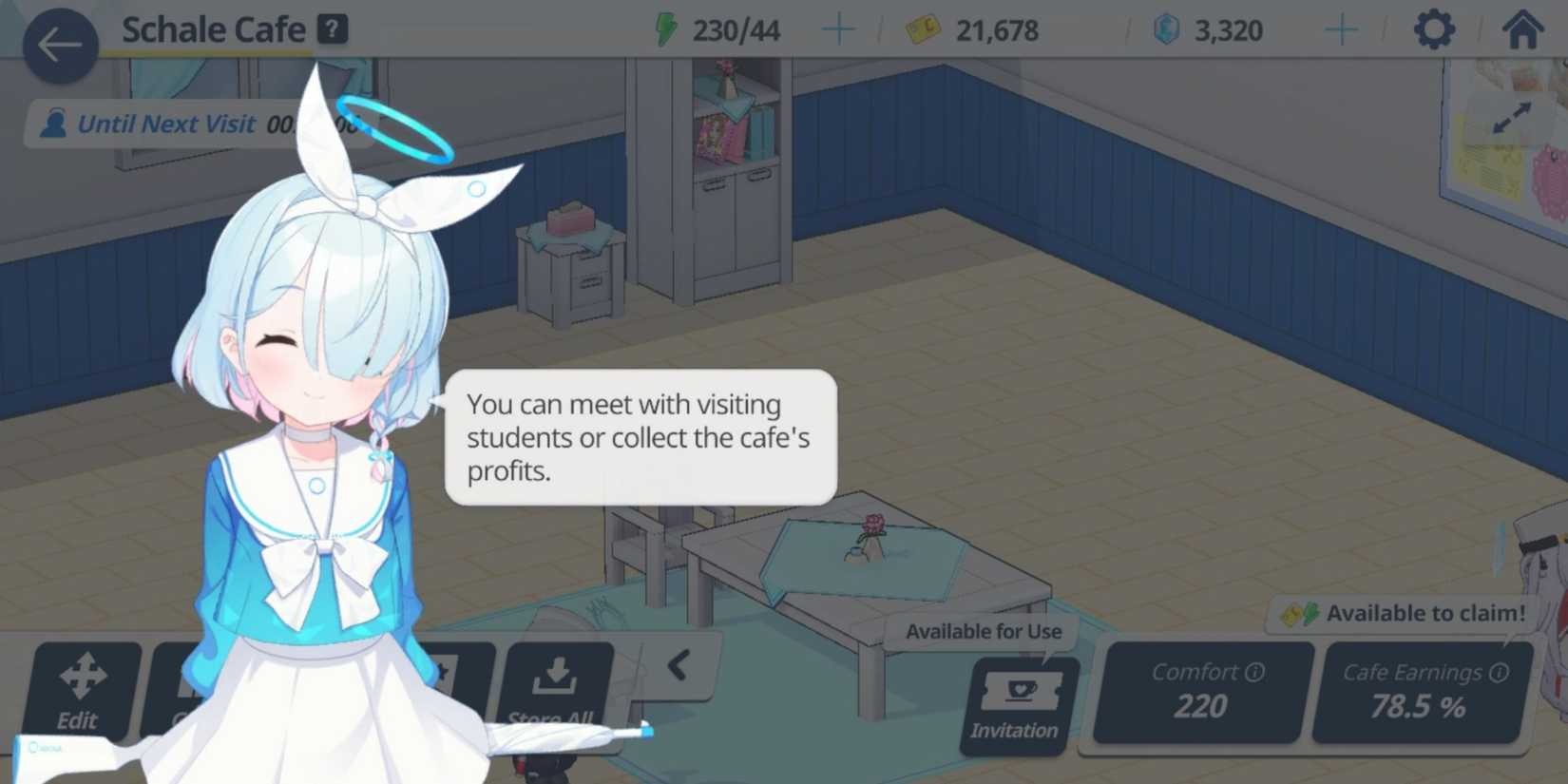Select the Store All icon in the bottom toolbar
Screen dimensions: 1568x784
tap(557, 684)
